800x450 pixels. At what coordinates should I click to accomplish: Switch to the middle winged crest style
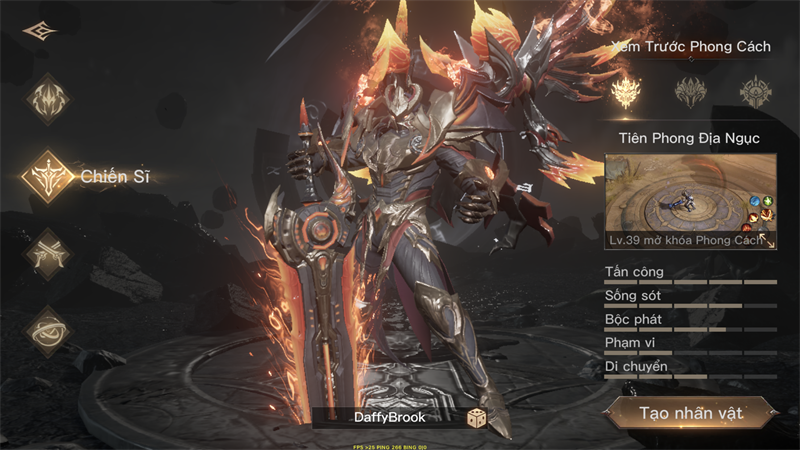691,92
